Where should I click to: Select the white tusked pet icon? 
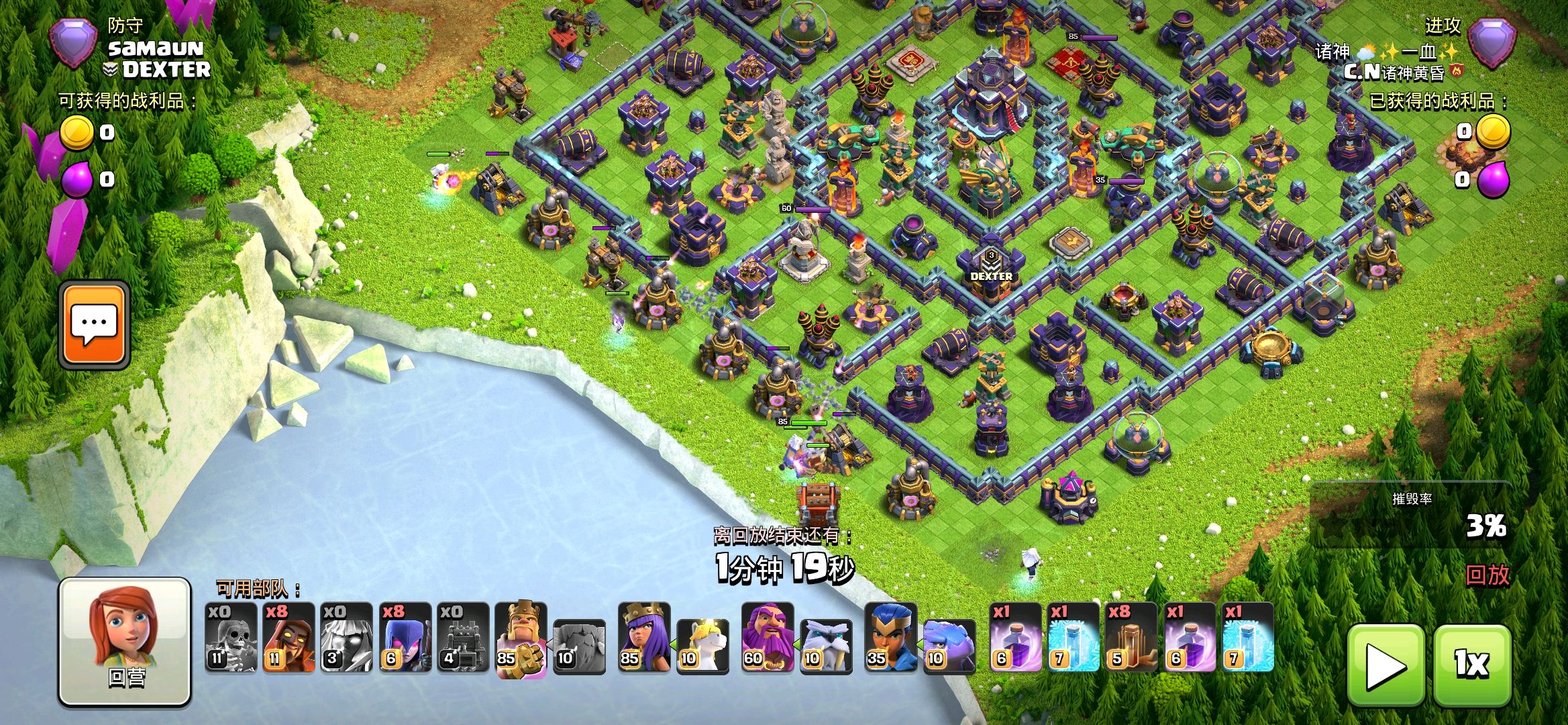pyautogui.click(x=827, y=646)
